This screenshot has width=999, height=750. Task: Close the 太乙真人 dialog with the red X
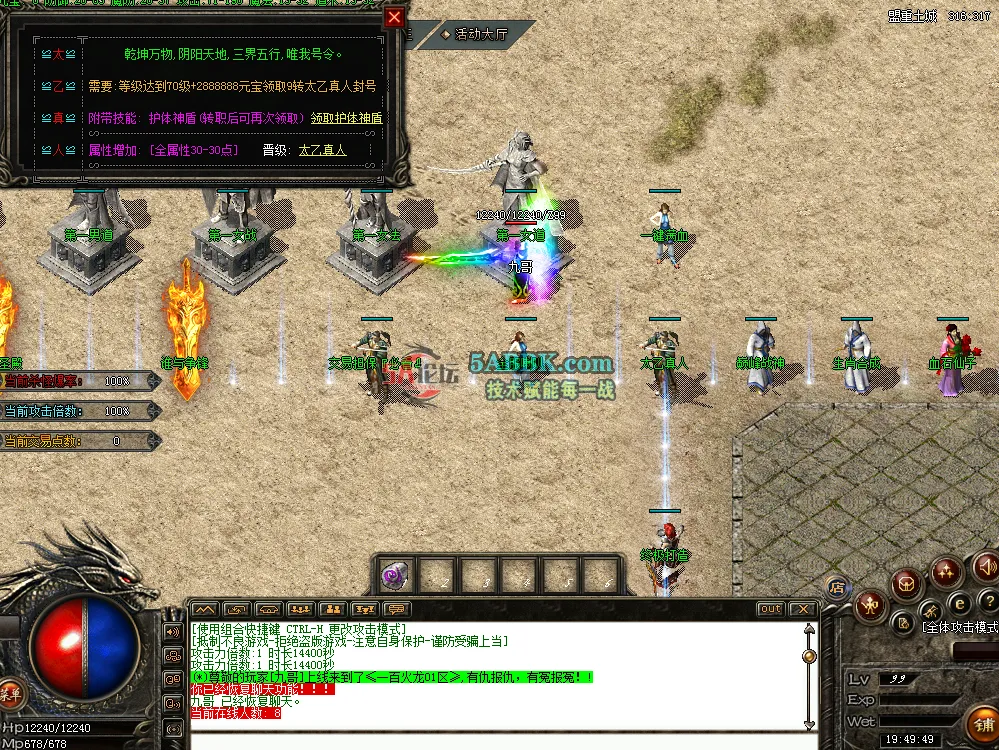coord(395,17)
